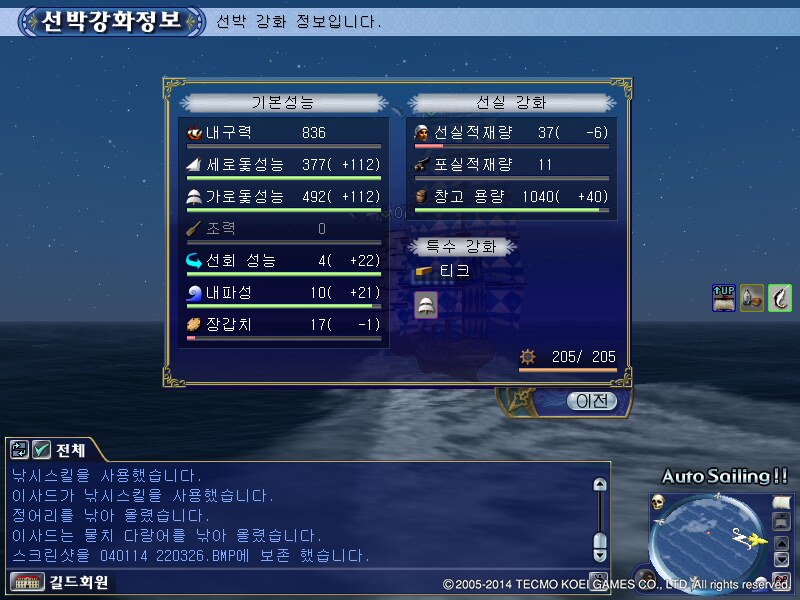Screen dimensions: 800x600
Task: Toggle the green checkmark chat filter
Action: pyautogui.click(x=42, y=450)
